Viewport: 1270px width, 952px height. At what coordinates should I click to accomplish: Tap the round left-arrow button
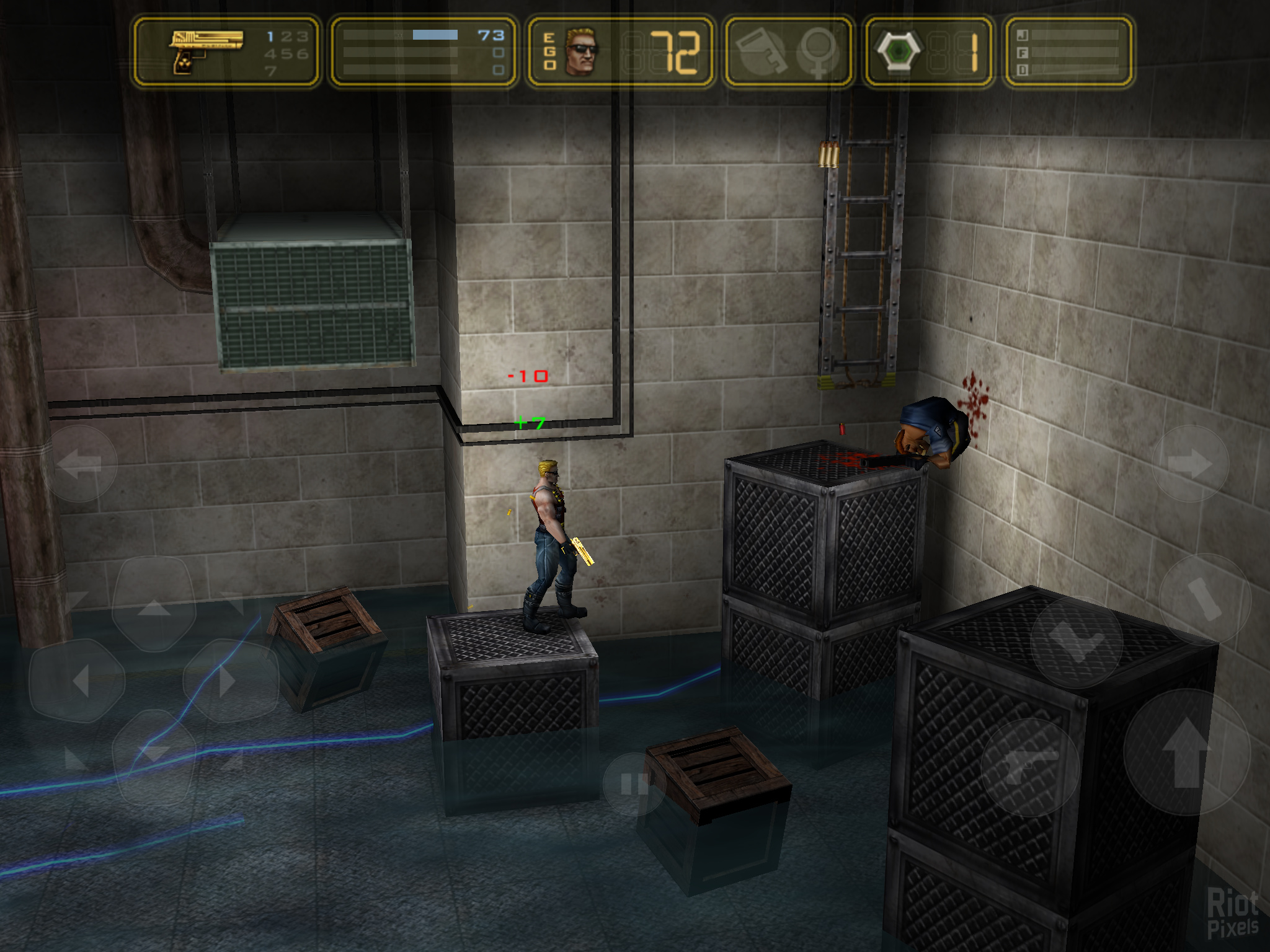[79, 464]
